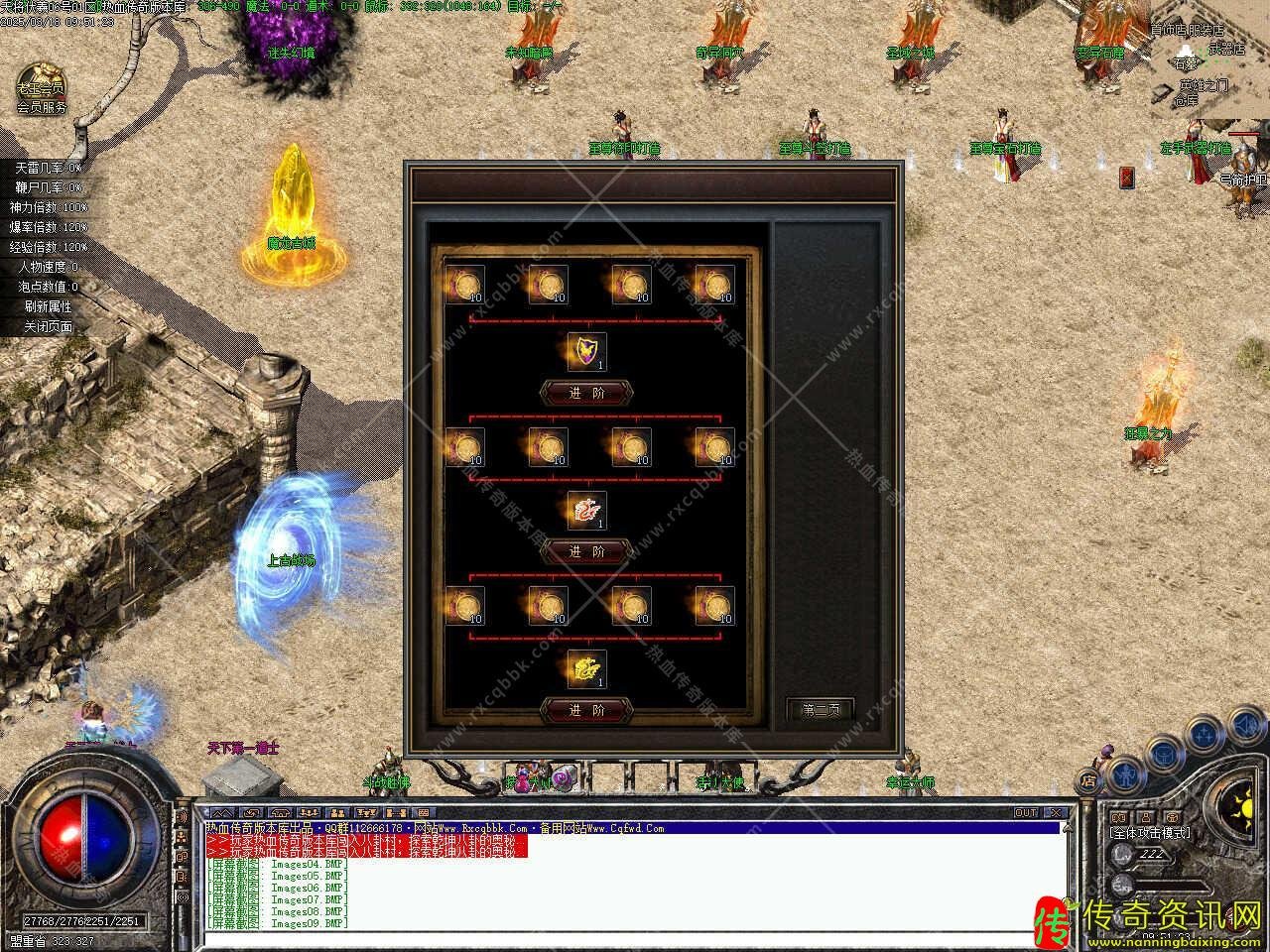Upgrade the purple shield item with 进阶
Viewport: 1270px width, 952px height.
coord(585,393)
